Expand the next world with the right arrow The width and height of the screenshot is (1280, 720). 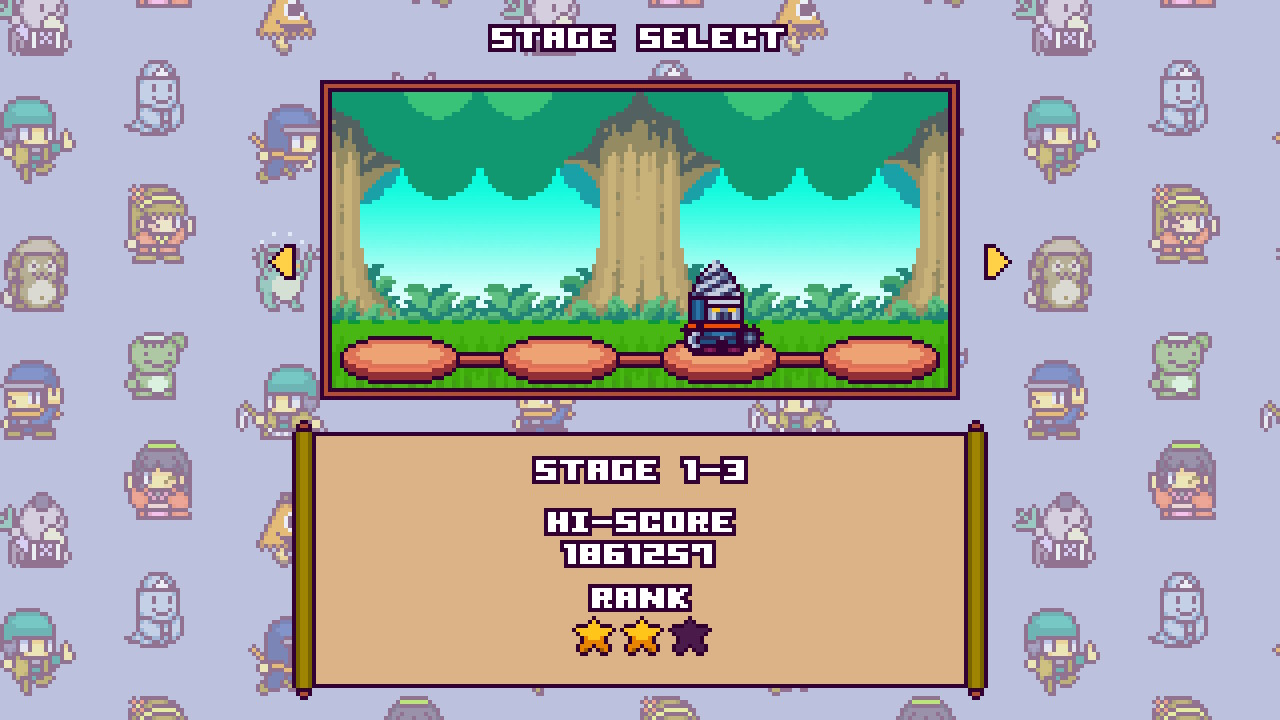click(x=996, y=262)
